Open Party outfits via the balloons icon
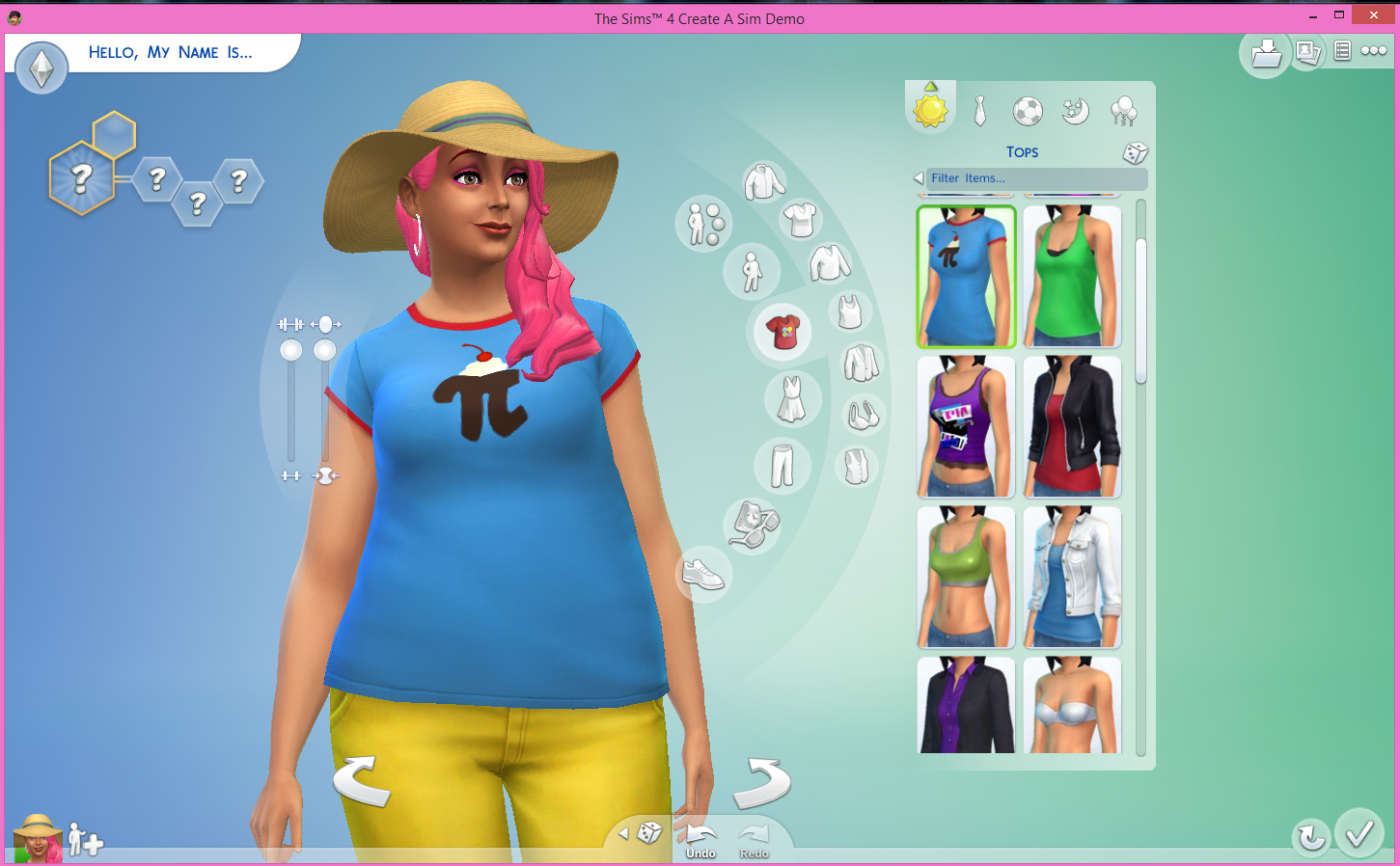The width and height of the screenshot is (1400, 866). click(x=1123, y=111)
